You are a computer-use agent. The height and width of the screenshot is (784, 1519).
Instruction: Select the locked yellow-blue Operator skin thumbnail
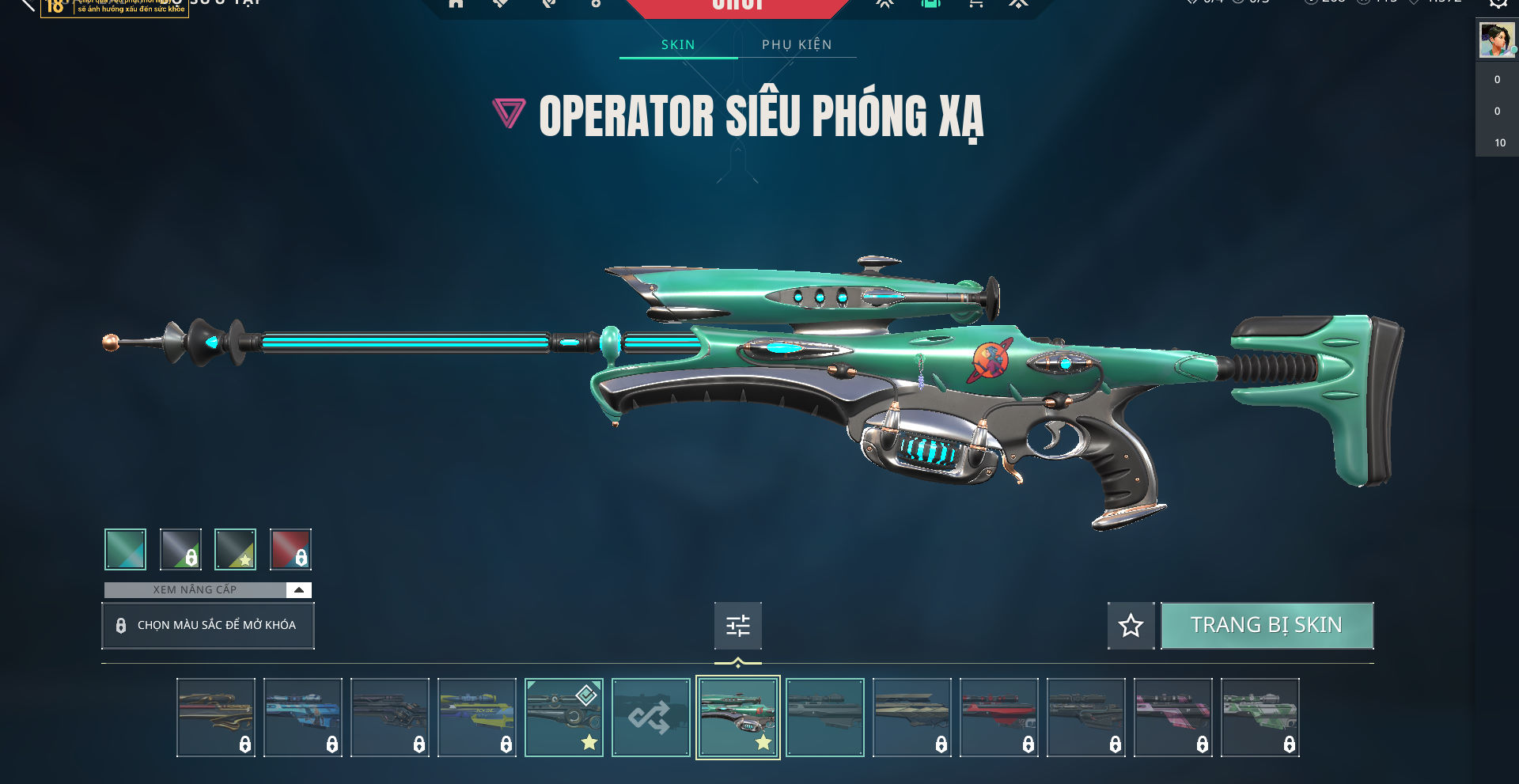click(x=477, y=718)
